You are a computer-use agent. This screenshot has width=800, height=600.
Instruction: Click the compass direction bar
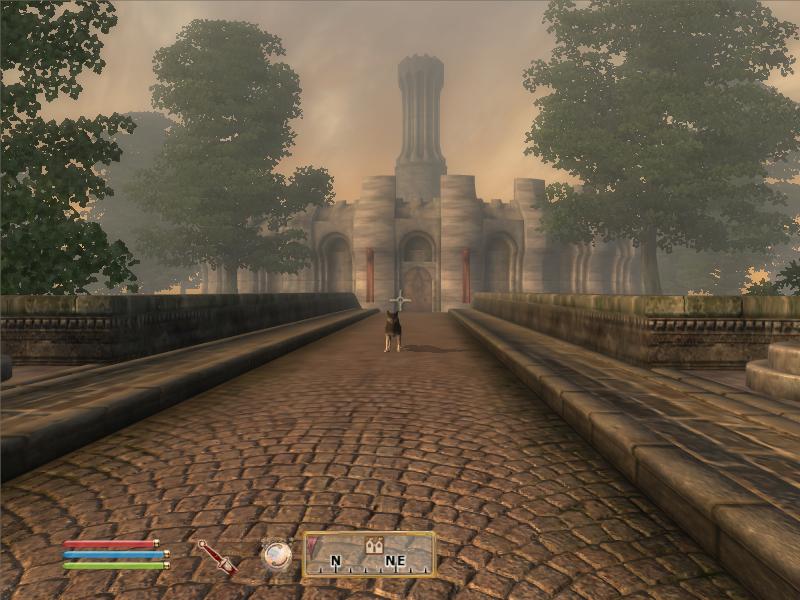tap(370, 554)
